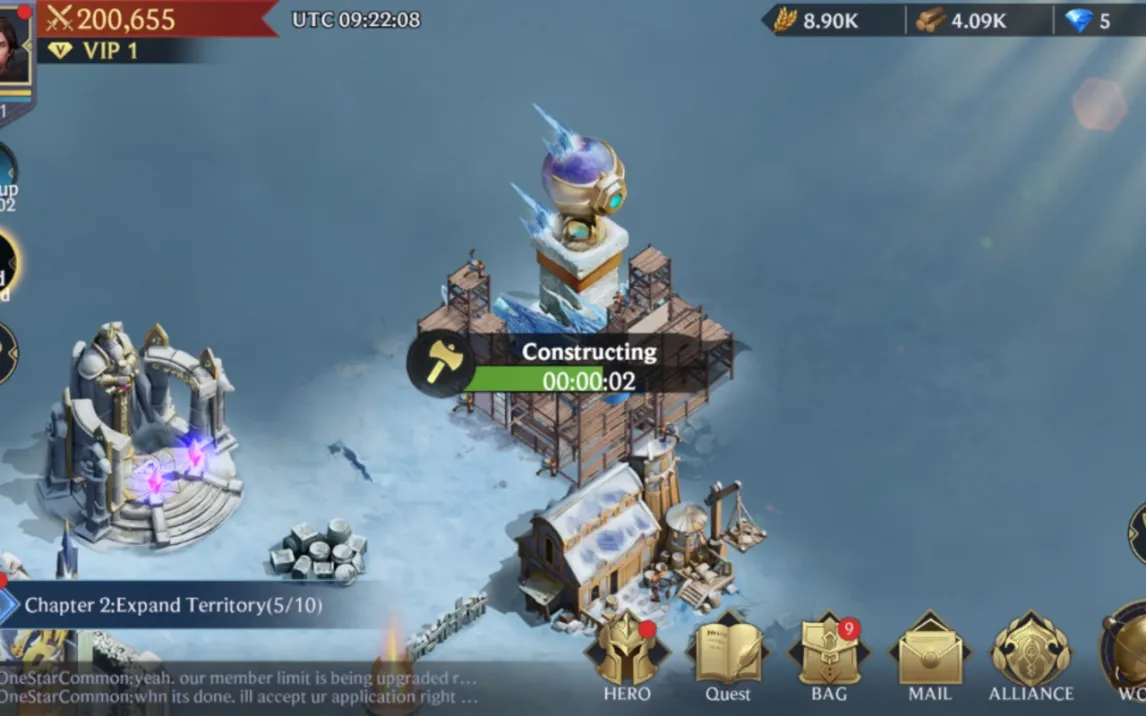Open the Quest book
This screenshot has width=1146, height=716.
click(727, 655)
